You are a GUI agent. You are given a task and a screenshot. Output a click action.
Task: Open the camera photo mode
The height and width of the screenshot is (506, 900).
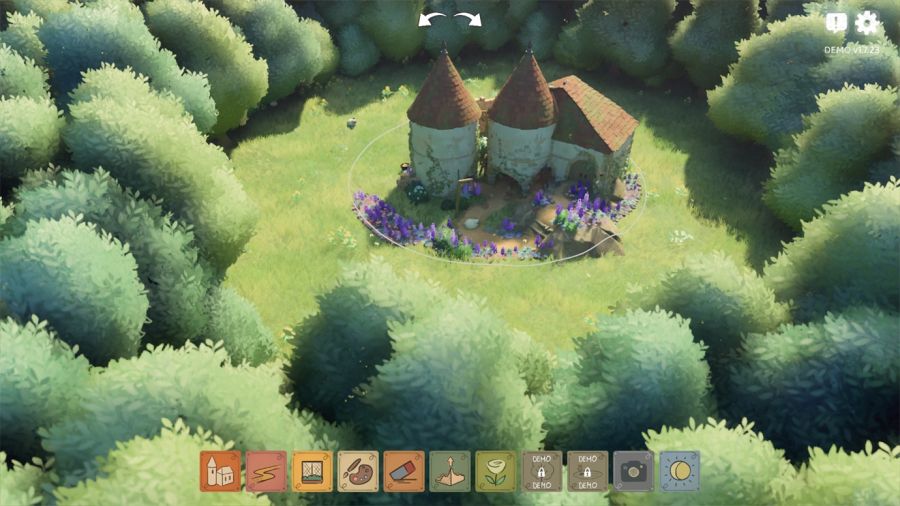(633, 471)
